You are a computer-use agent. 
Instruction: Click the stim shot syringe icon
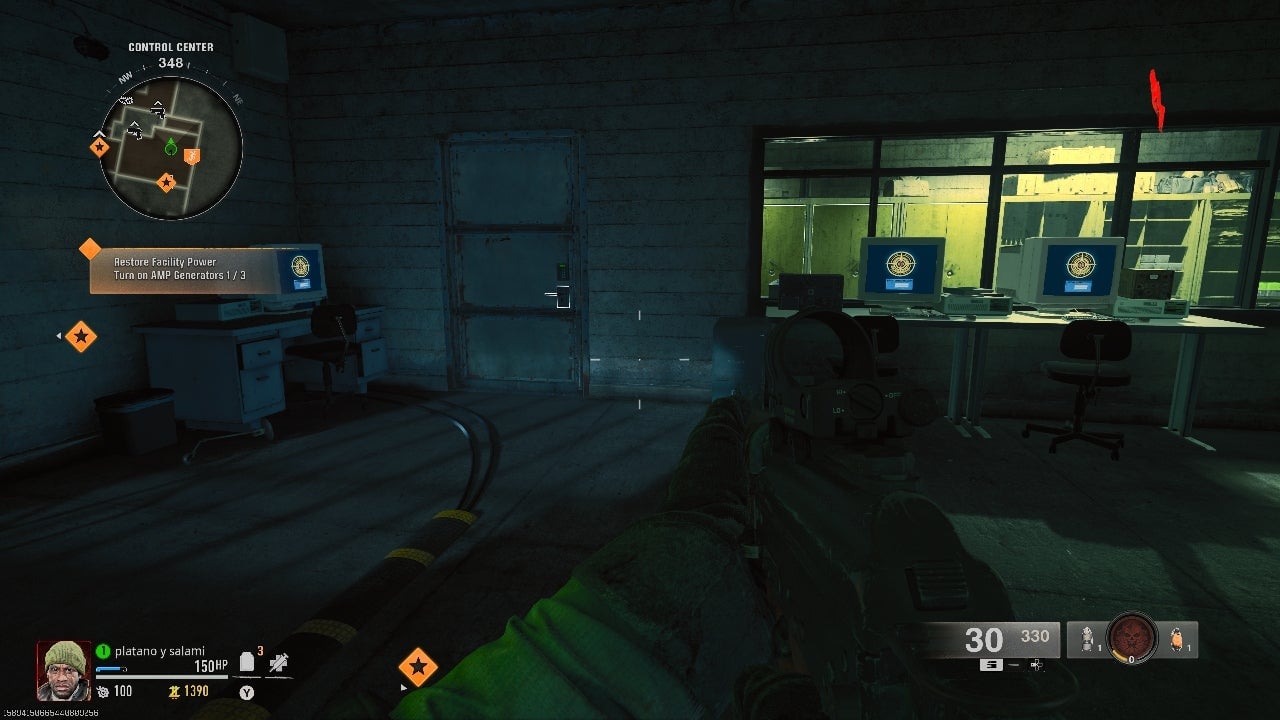click(278, 663)
